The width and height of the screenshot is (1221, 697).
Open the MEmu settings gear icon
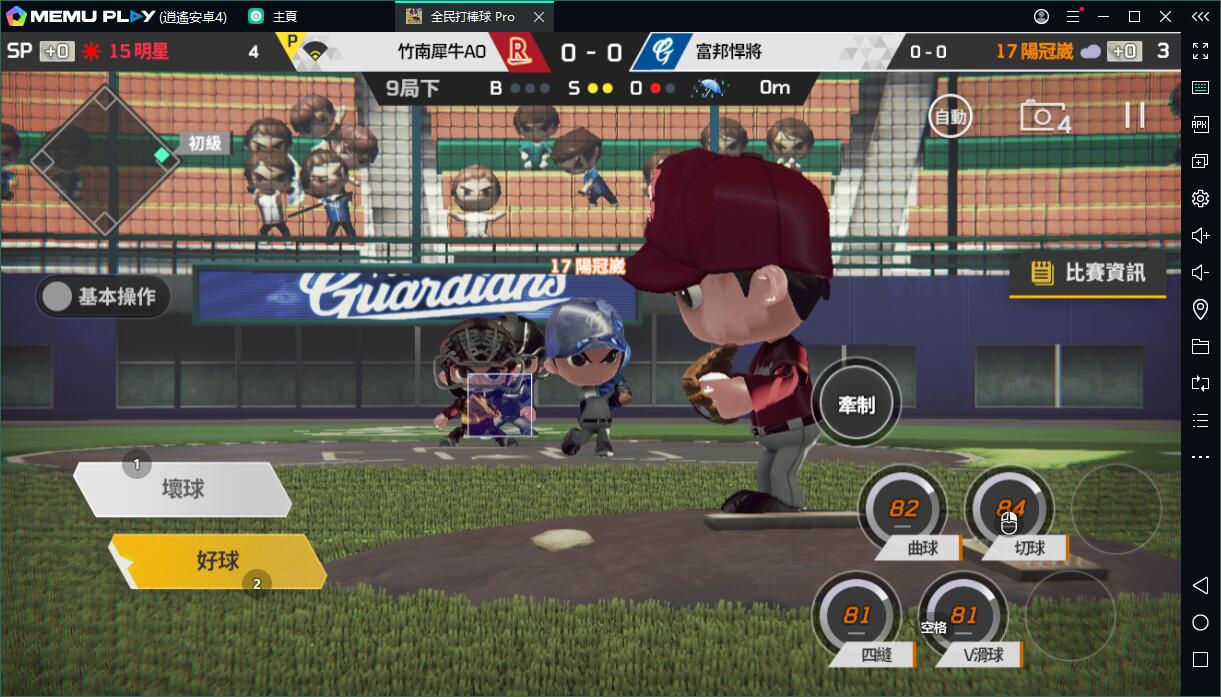[1200, 199]
